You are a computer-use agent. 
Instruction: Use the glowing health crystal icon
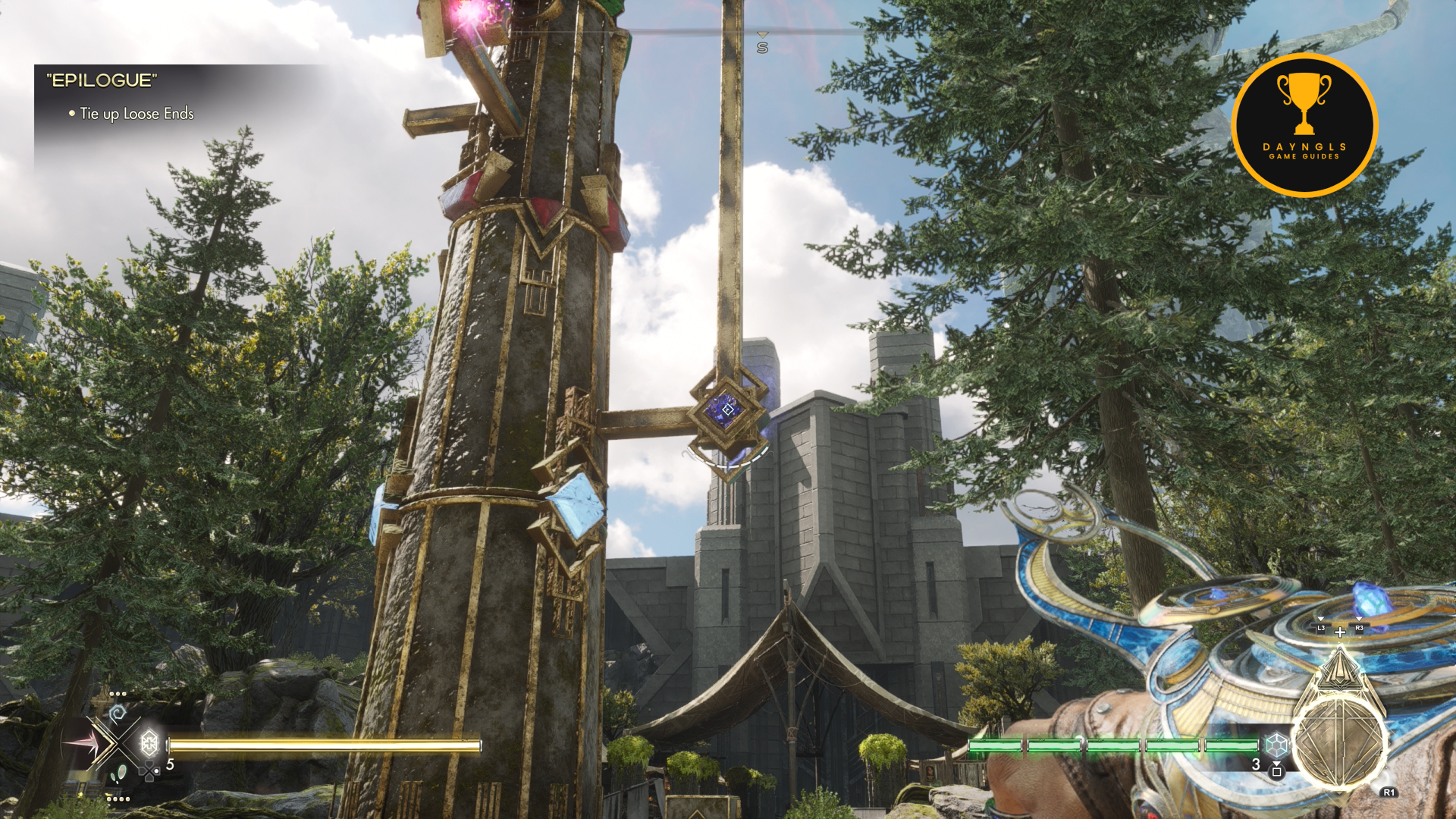(149, 742)
